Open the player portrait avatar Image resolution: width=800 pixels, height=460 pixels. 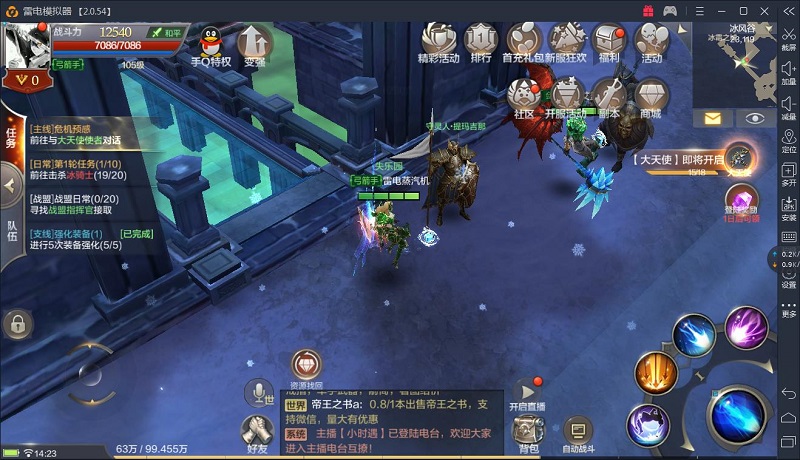click(27, 43)
